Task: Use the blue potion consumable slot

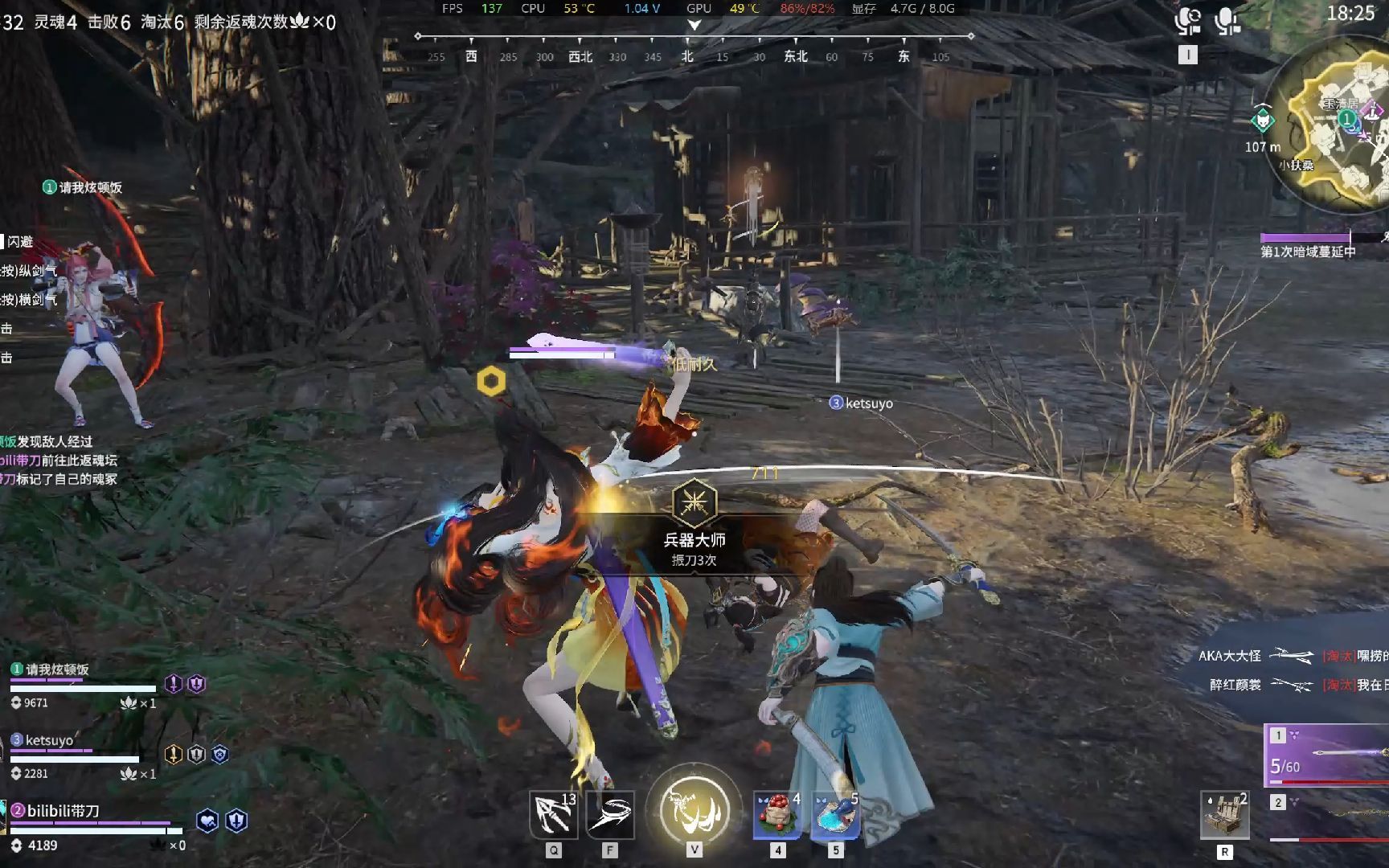Action: (835, 814)
